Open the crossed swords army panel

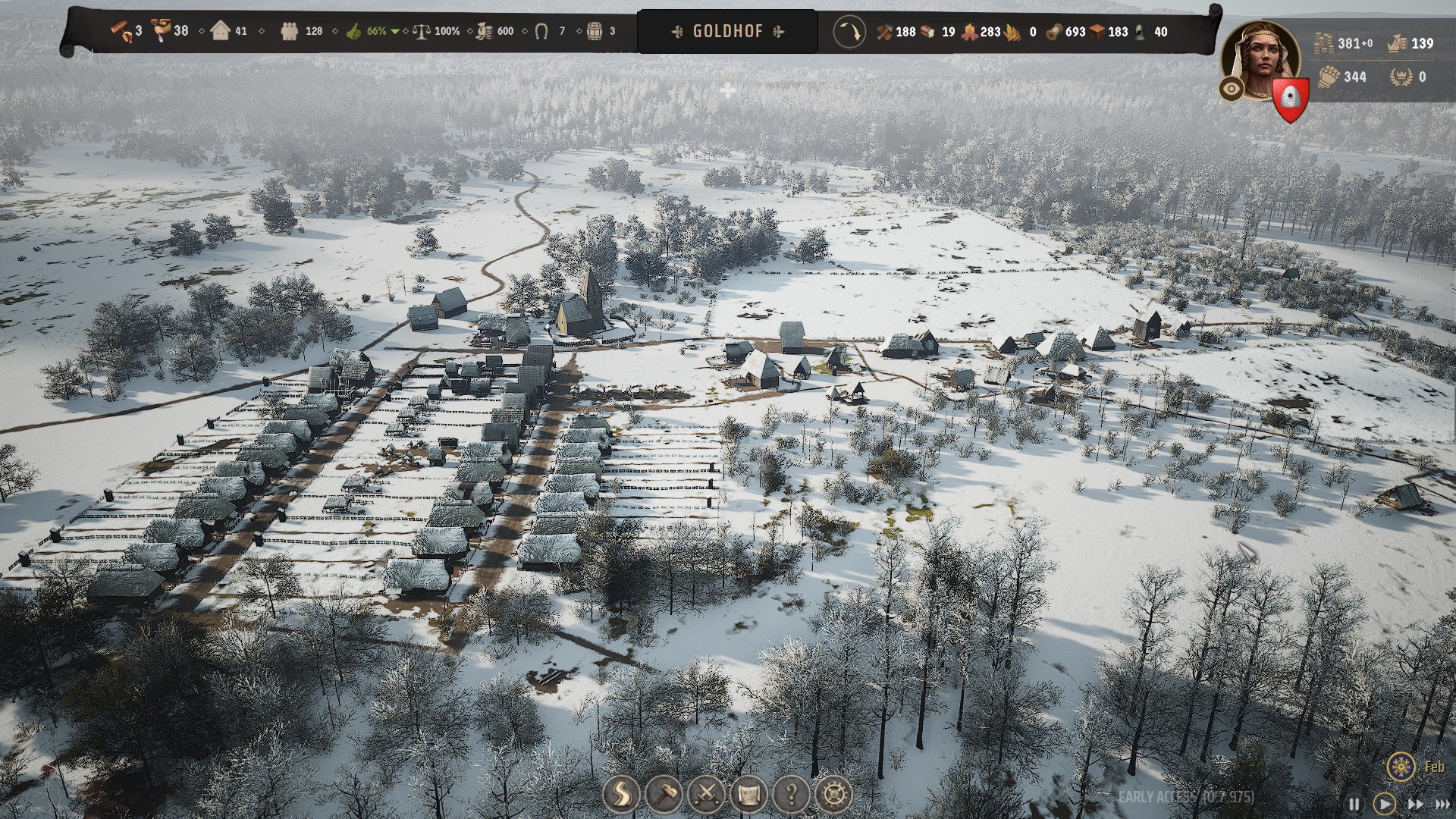[706, 795]
